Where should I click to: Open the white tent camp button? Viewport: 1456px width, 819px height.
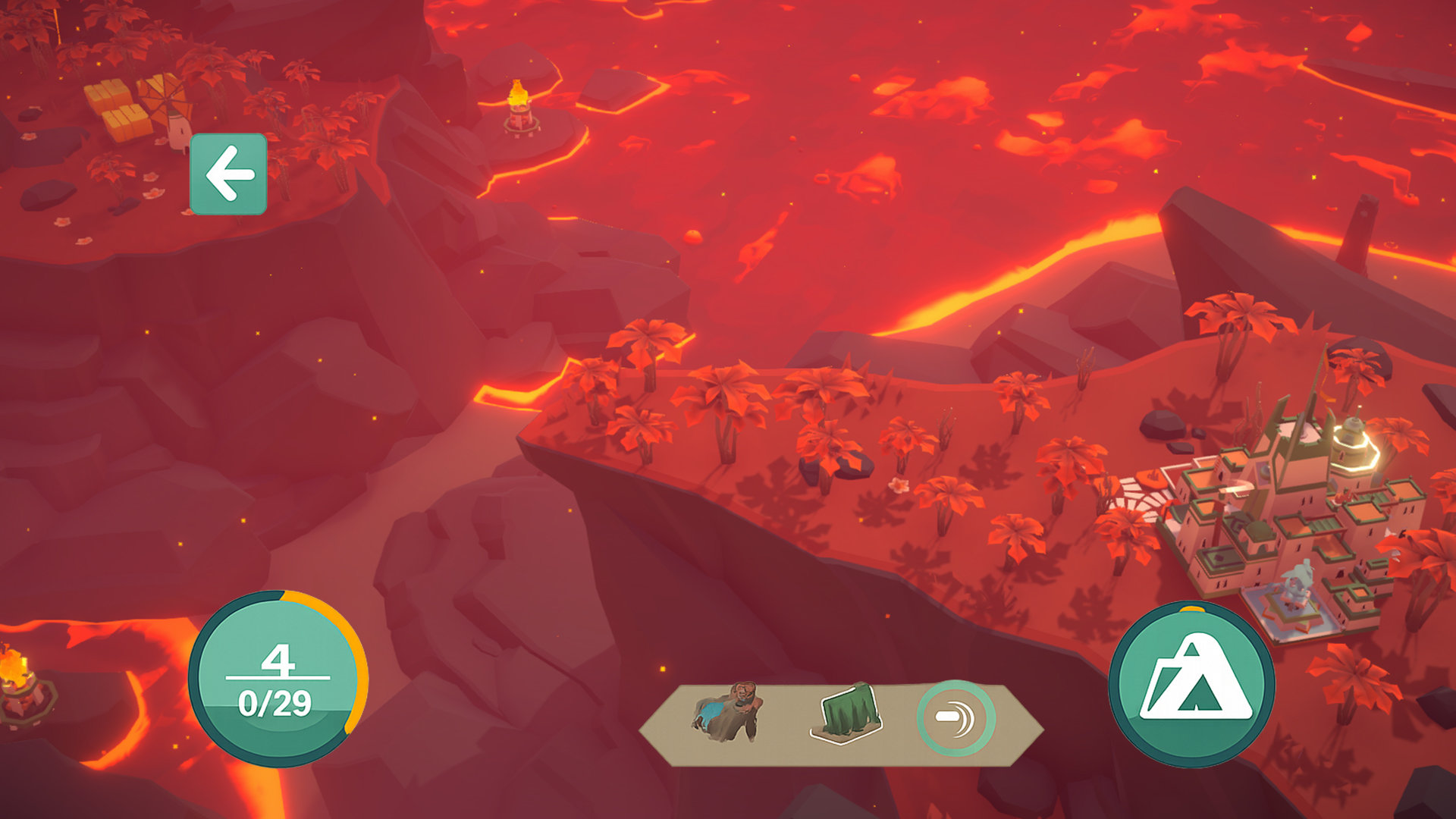pos(1191,683)
